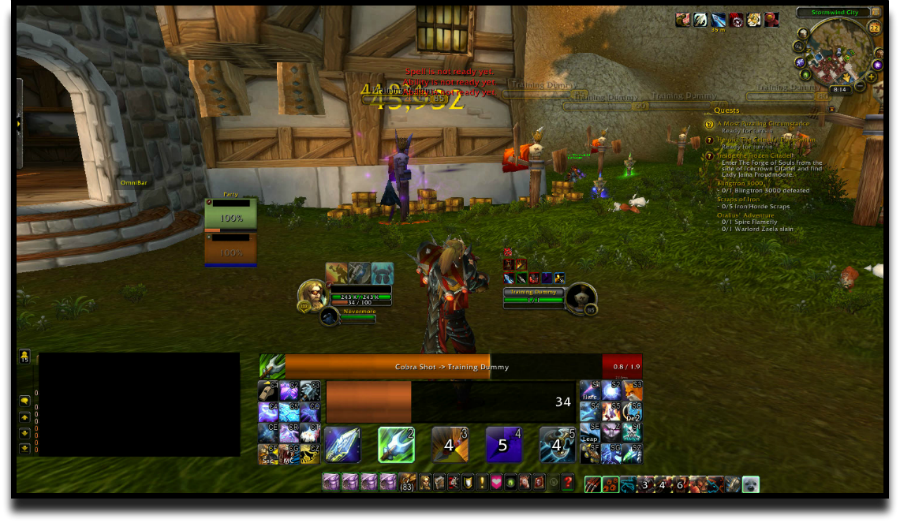Screen dimensions: 900x523
Task: Cast the solid purple ability in slot 4
Action: [504, 444]
